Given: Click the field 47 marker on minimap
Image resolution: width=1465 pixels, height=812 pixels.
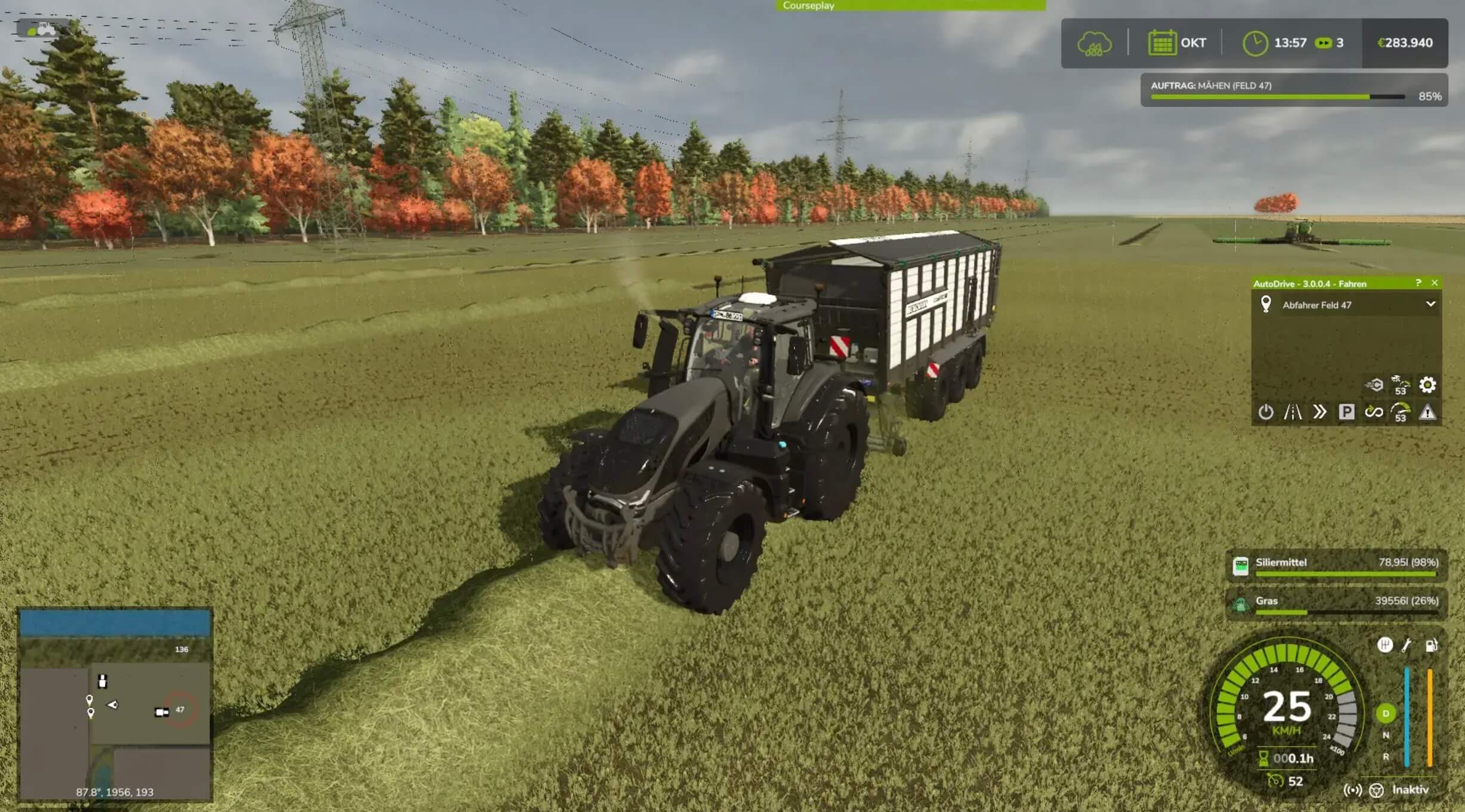Looking at the screenshot, I should 180,709.
